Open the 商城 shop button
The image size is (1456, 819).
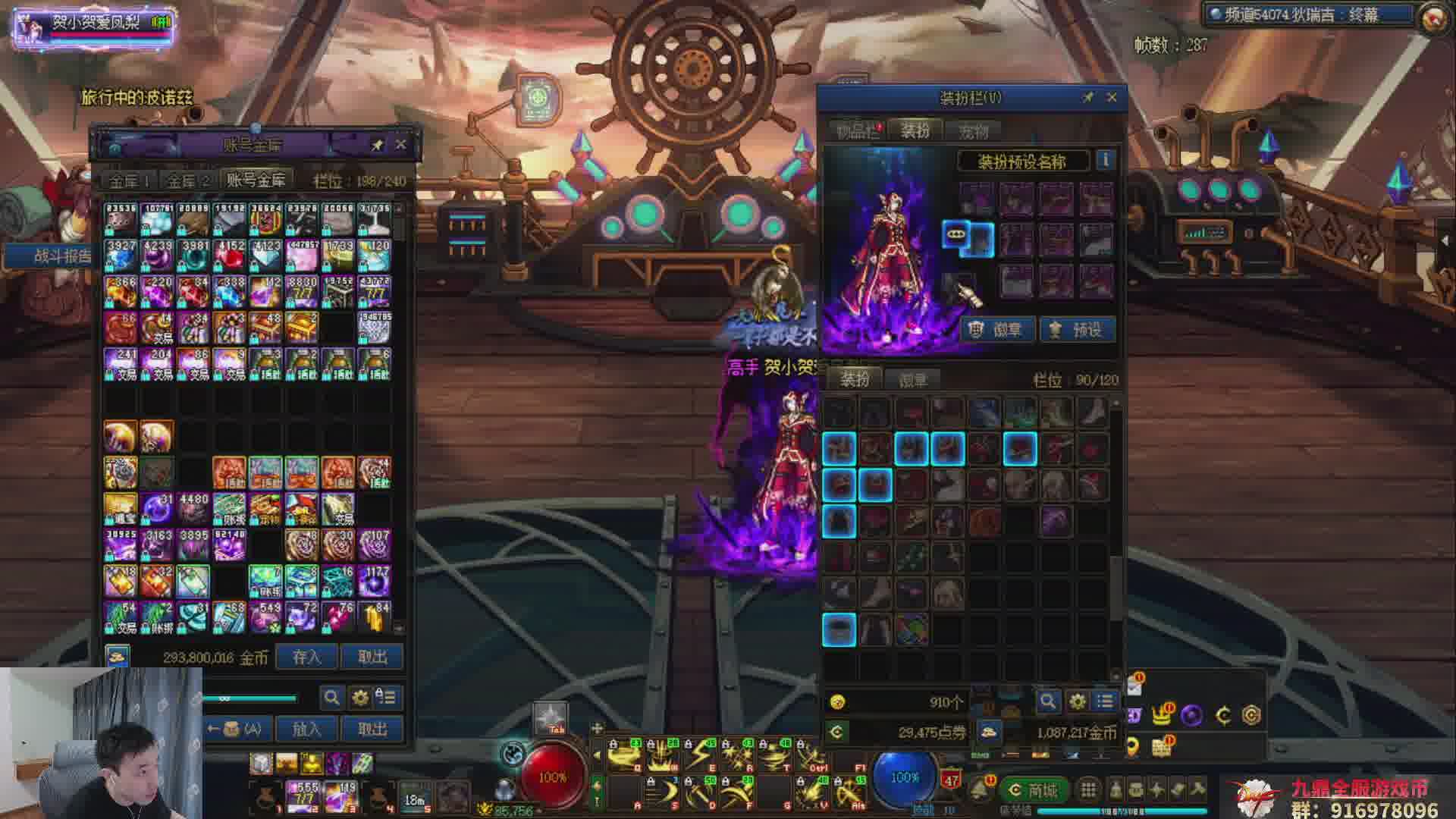(1034, 790)
